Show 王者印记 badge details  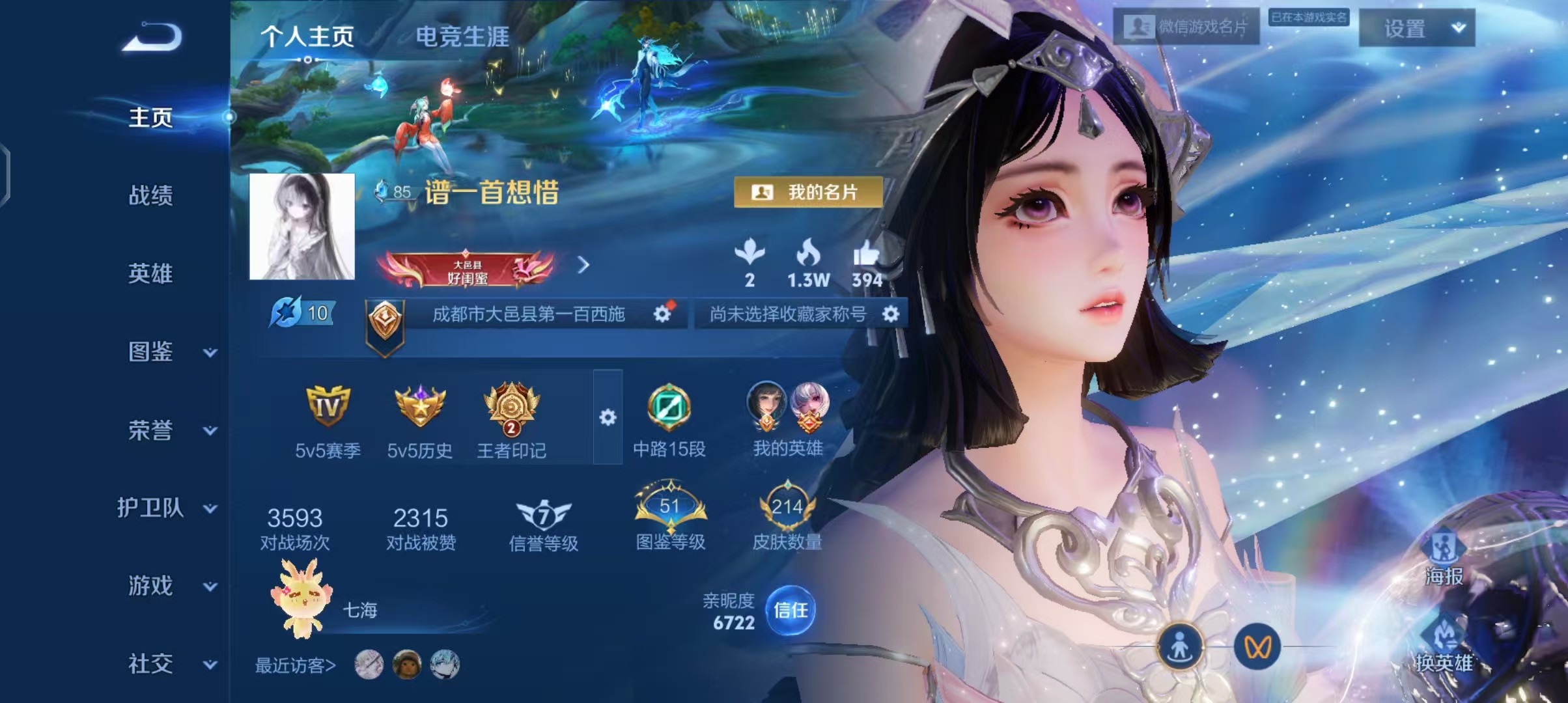[x=511, y=420]
